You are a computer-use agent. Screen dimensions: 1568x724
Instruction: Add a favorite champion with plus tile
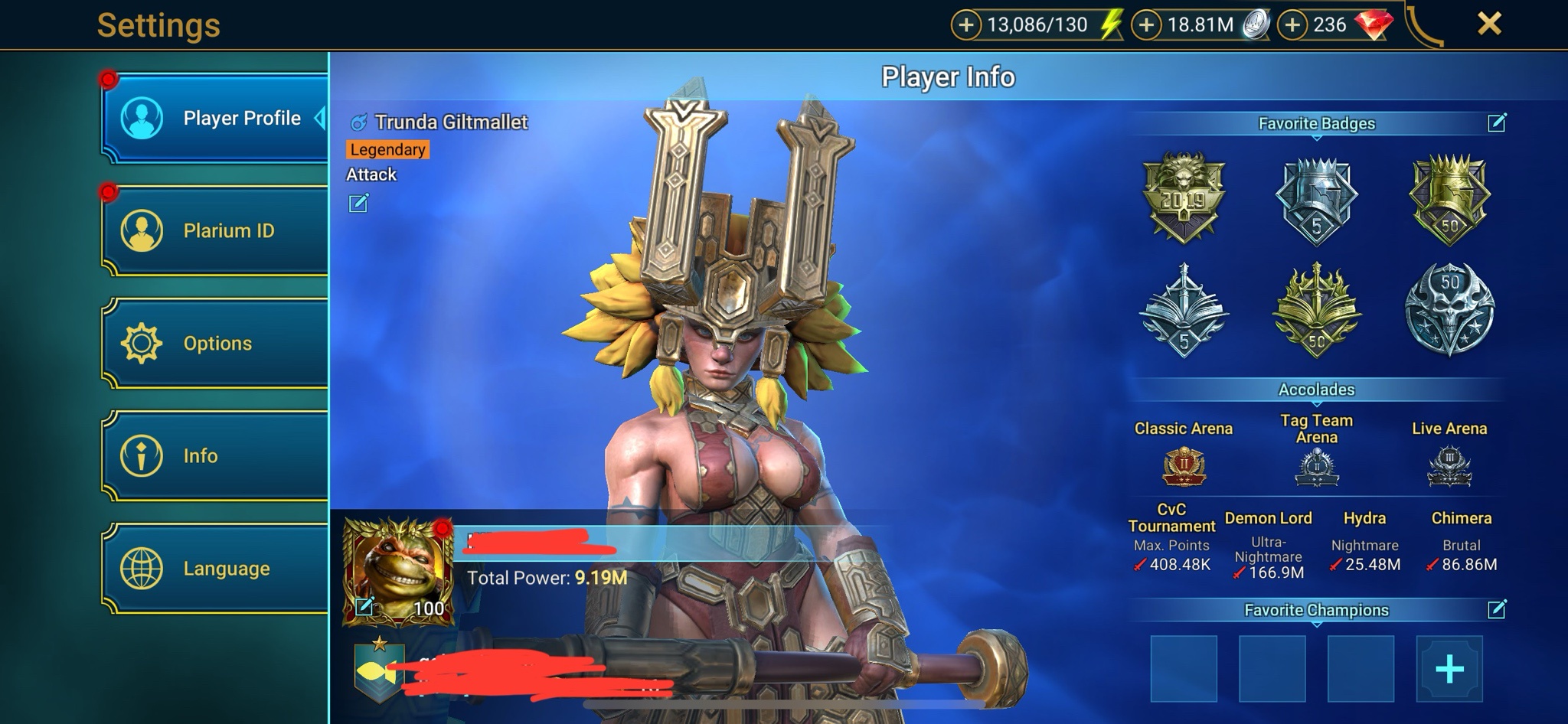(x=1449, y=669)
